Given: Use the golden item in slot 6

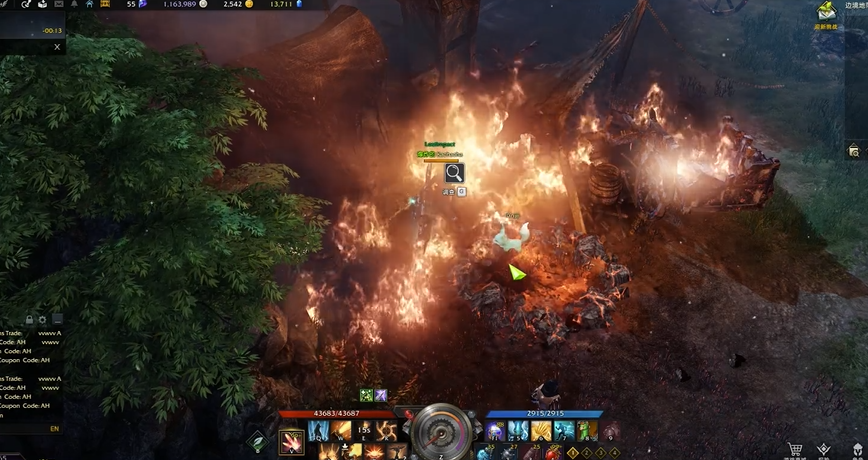Looking at the screenshot, I should (543, 431).
